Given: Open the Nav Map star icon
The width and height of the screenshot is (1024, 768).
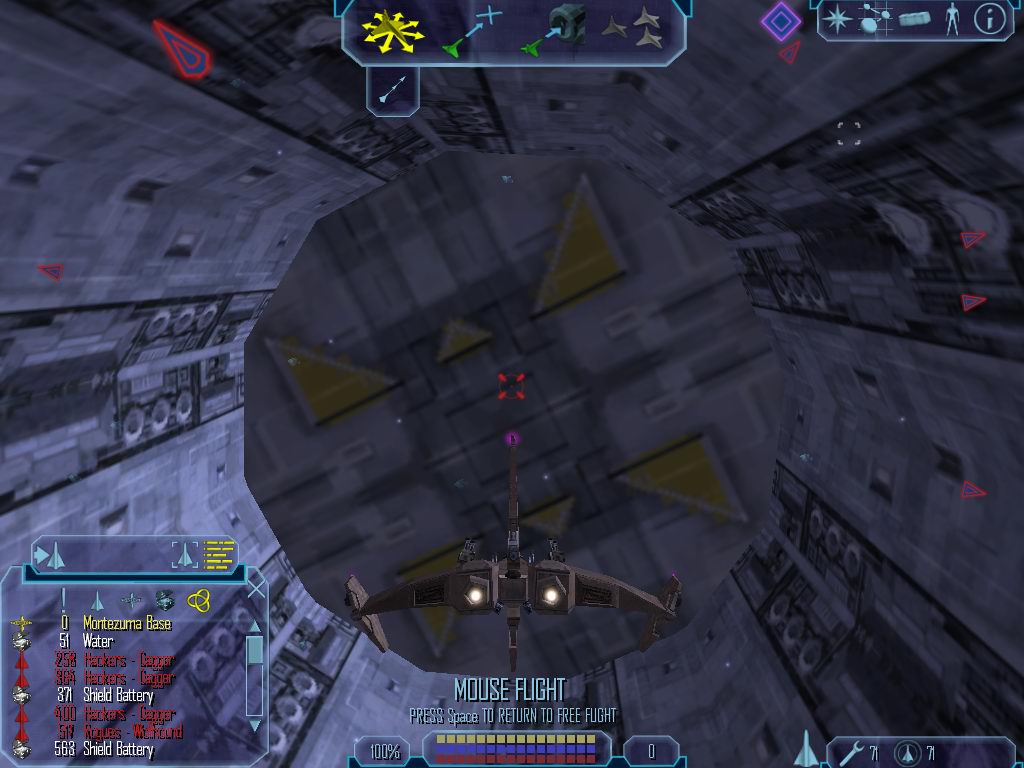Looking at the screenshot, I should click(836, 19).
